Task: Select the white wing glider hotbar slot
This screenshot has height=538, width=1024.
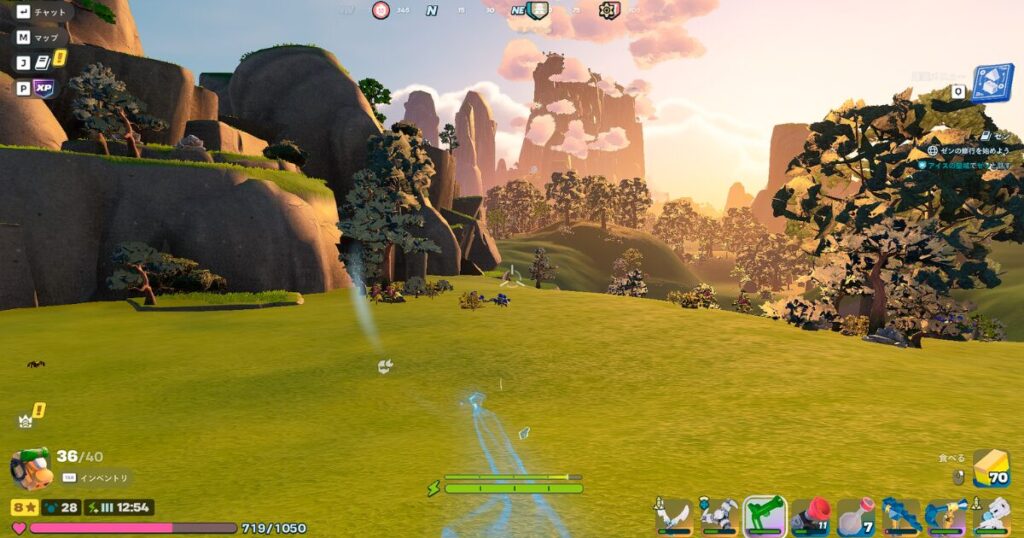Action: point(673,515)
